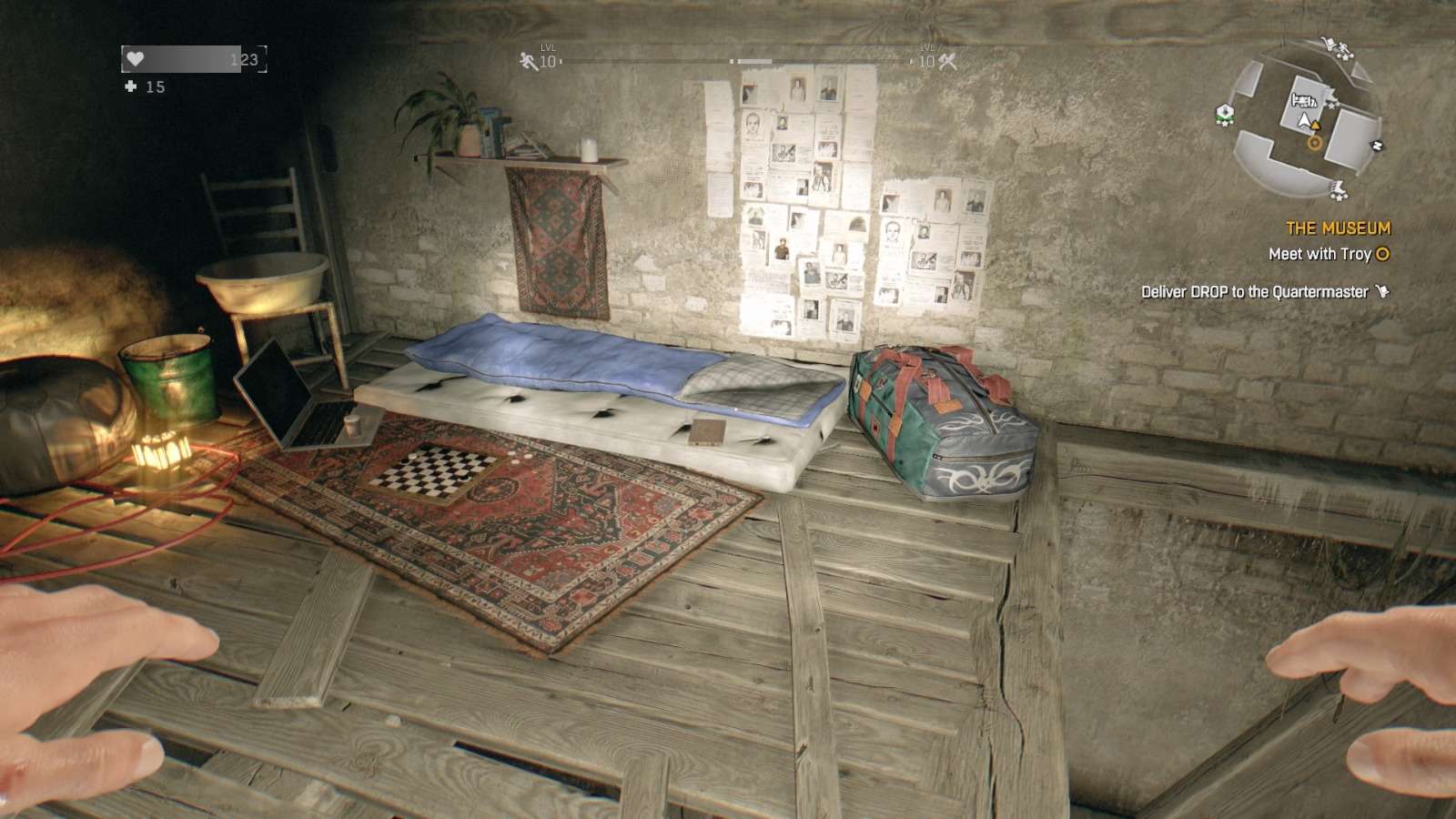Click the N compass marker on the minimap
Screen dimensions: 1456x819
click(1376, 146)
